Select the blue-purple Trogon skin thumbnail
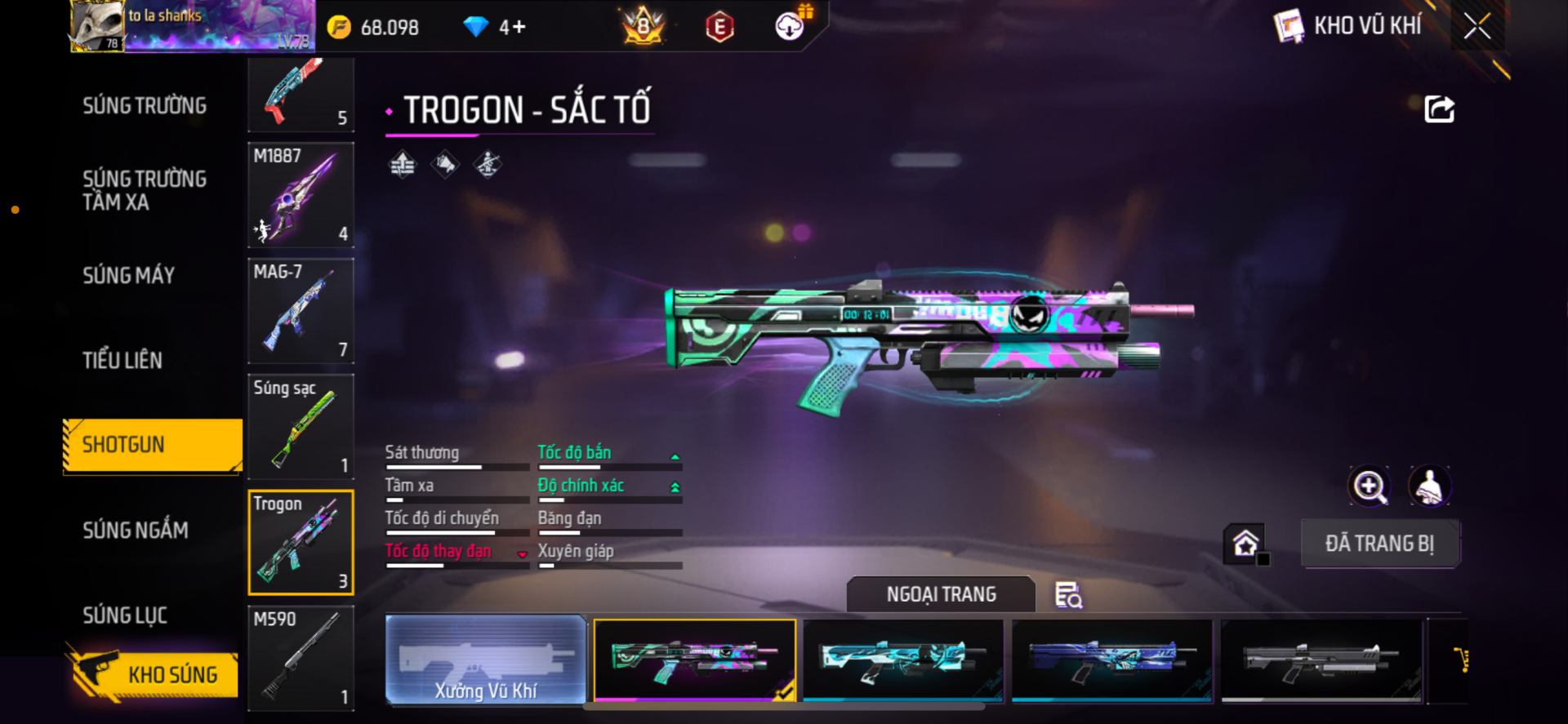The height and width of the screenshot is (724, 1568). pyautogui.click(x=1111, y=660)
